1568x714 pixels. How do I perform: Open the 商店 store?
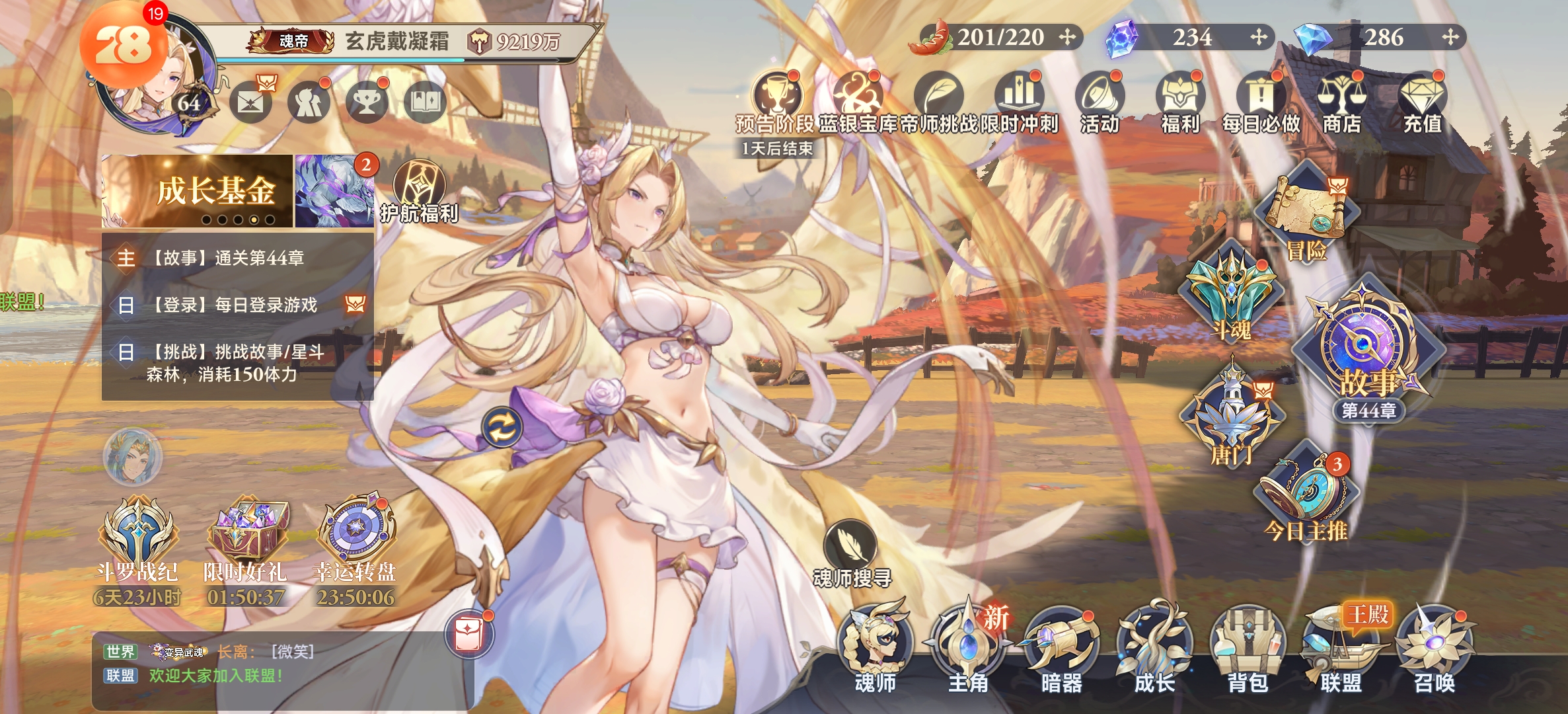click(x=1341, y=101)
